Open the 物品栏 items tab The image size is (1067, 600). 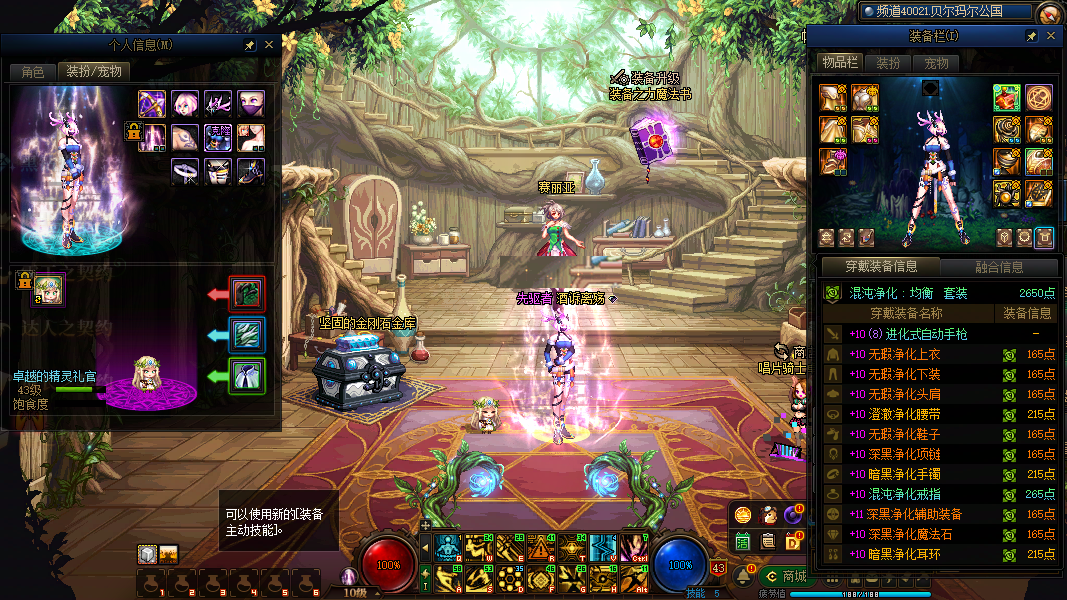[840, 63]
